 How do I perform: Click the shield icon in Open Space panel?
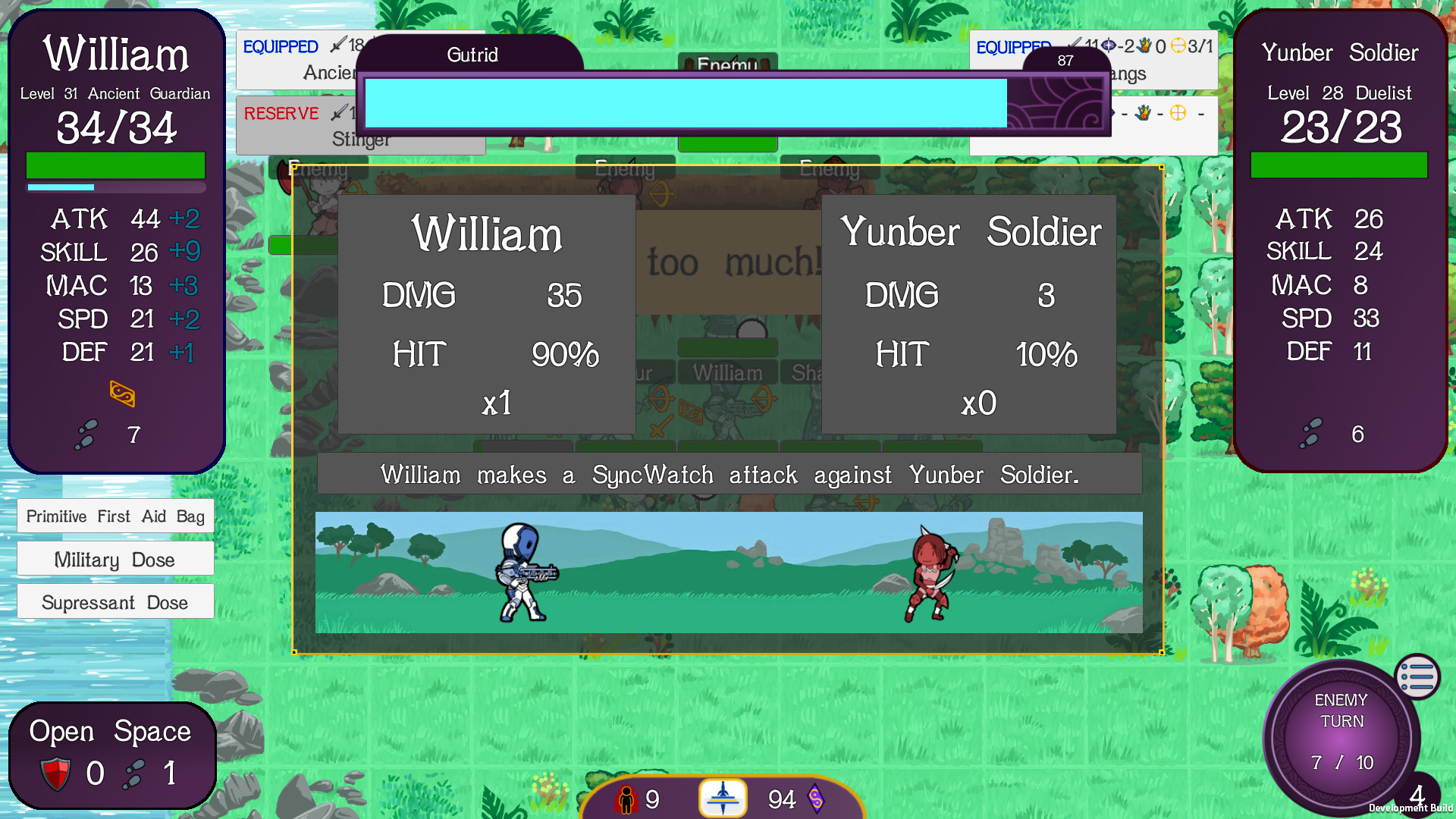coord(55,773)
